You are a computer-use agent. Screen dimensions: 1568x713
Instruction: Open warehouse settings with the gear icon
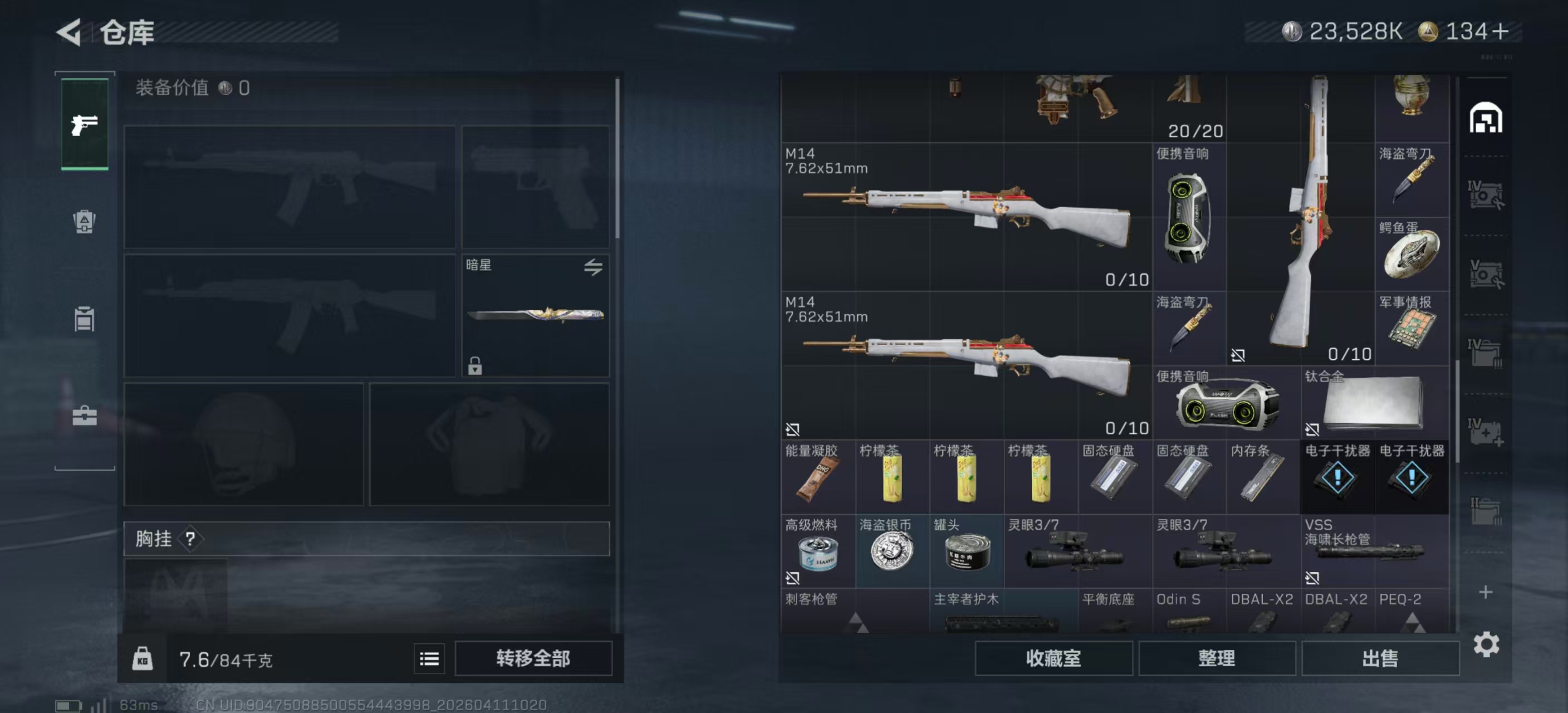tap(1486, 644)
